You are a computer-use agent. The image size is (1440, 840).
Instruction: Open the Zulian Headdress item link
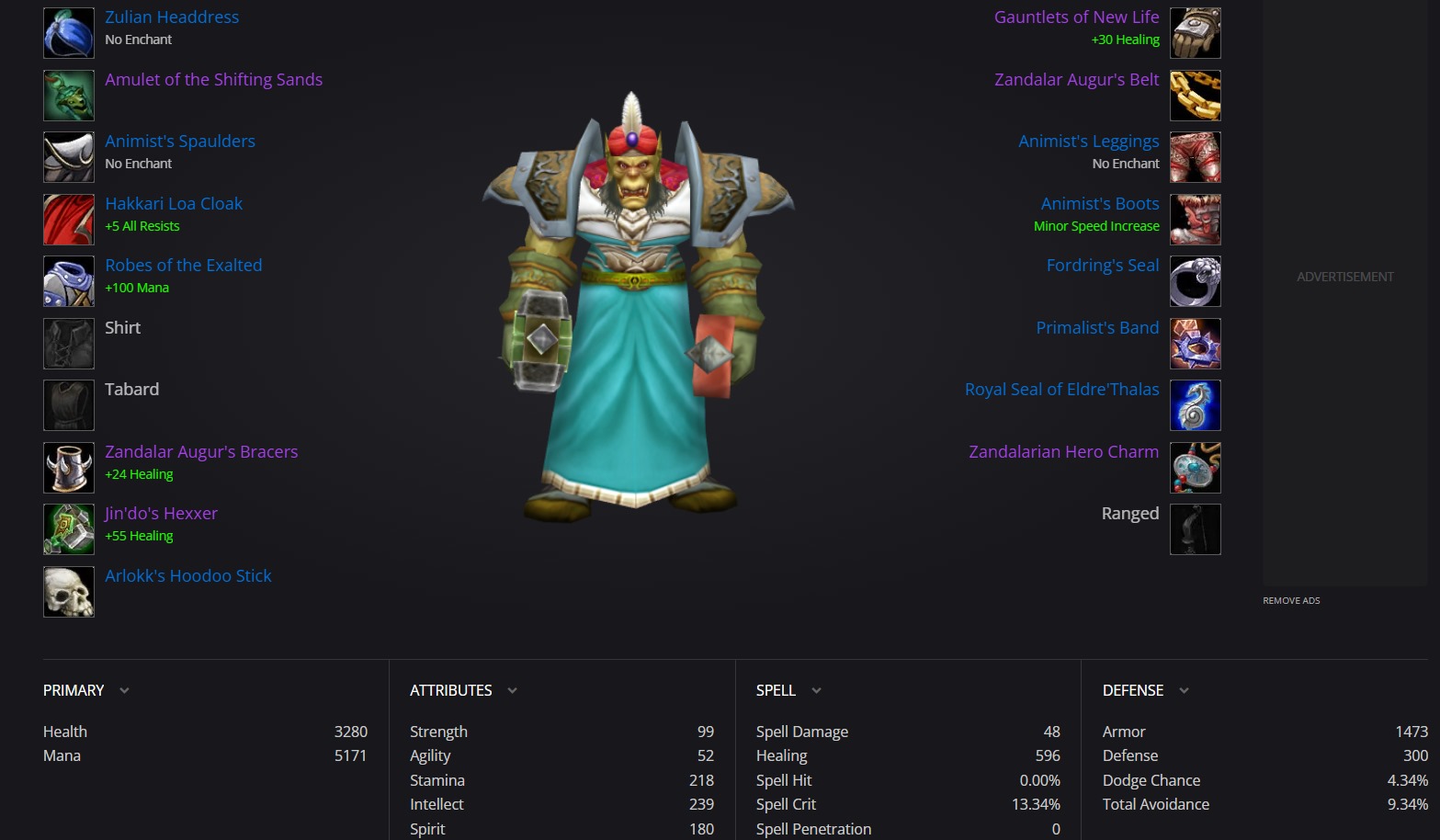(x=172, y=17)
